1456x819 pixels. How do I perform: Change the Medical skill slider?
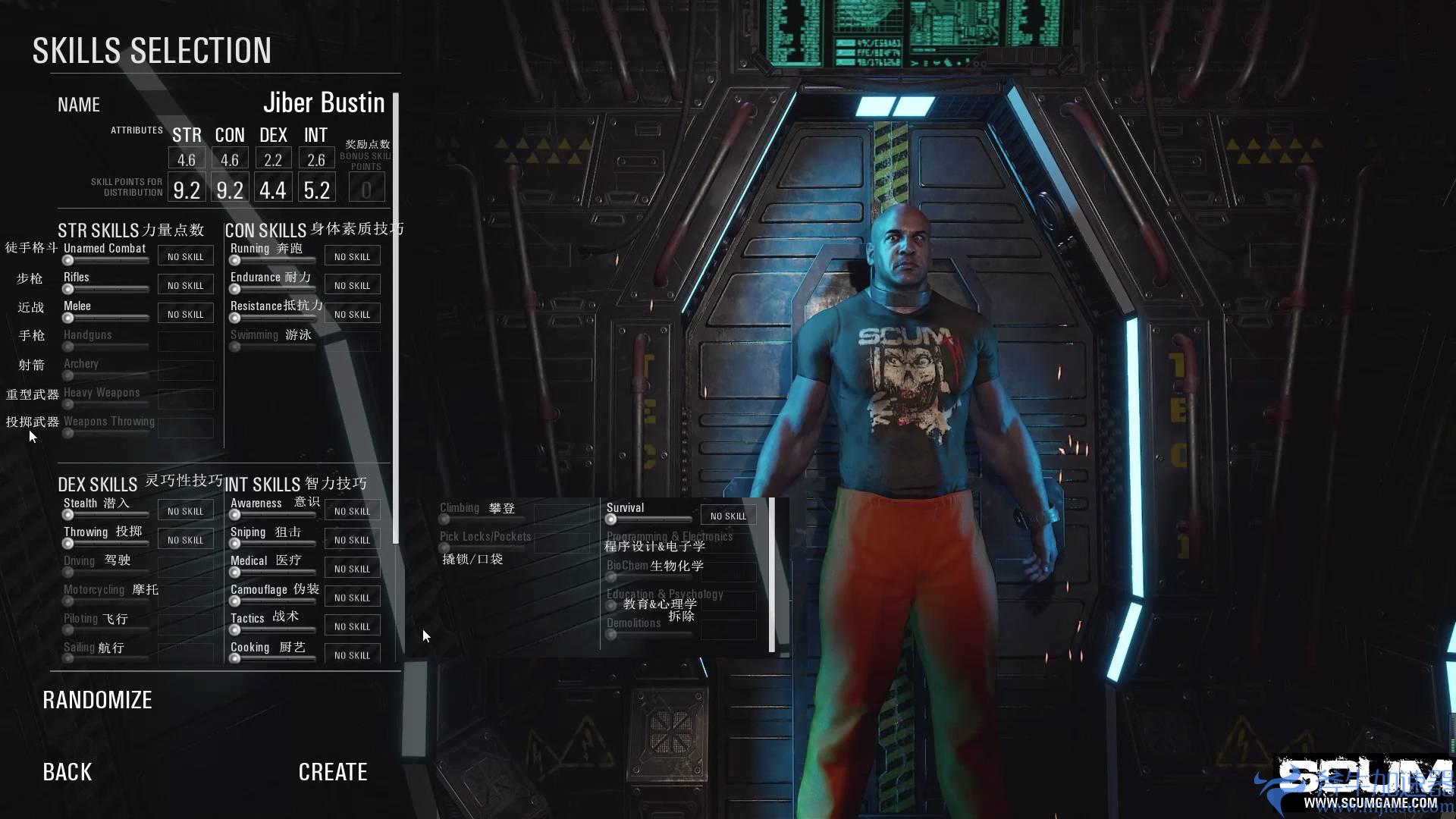pos(235,573)
